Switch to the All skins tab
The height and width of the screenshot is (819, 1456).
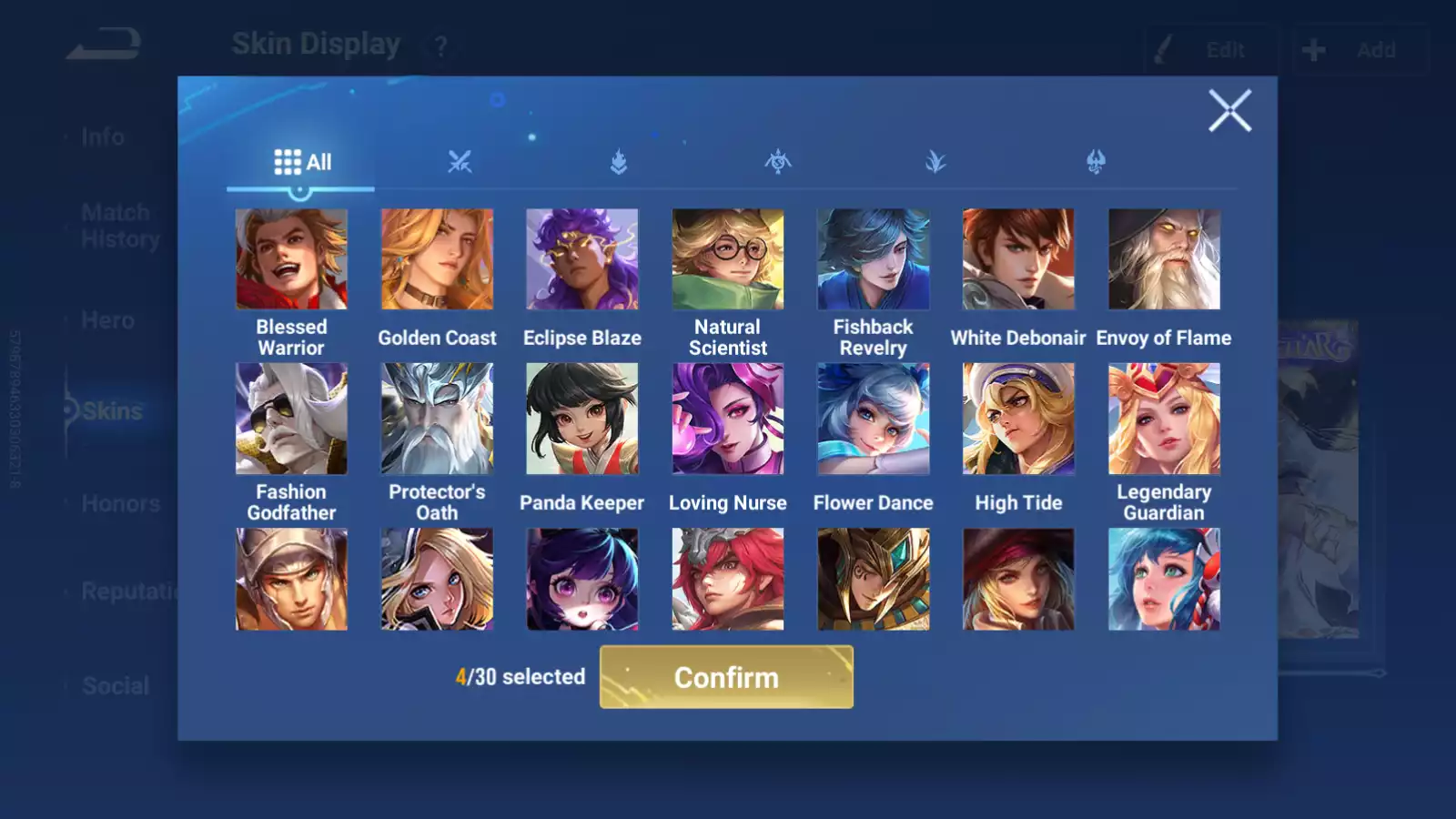302,162
